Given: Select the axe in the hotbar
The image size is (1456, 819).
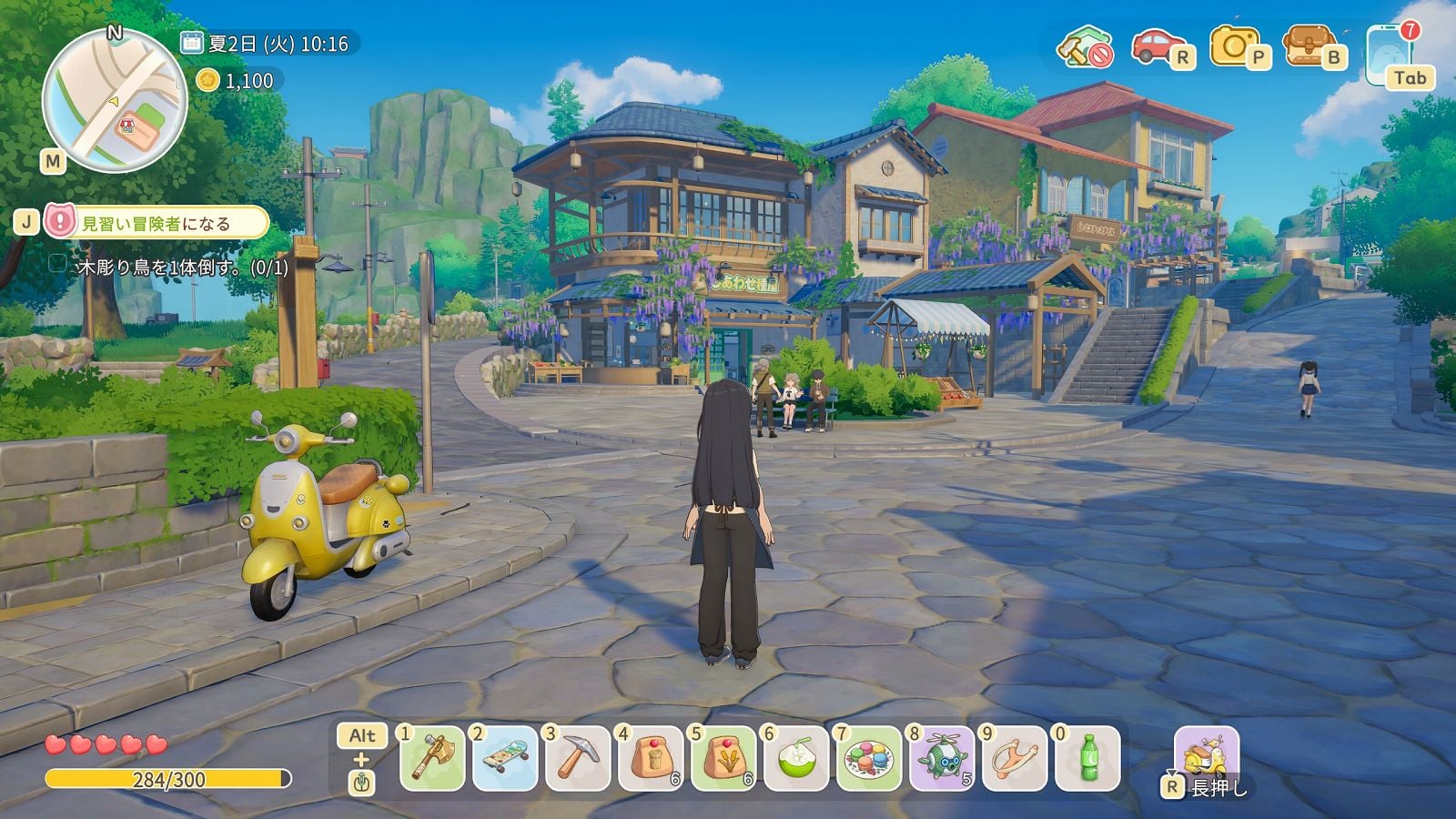Looking at the screenshot, I should click(432, 758).
